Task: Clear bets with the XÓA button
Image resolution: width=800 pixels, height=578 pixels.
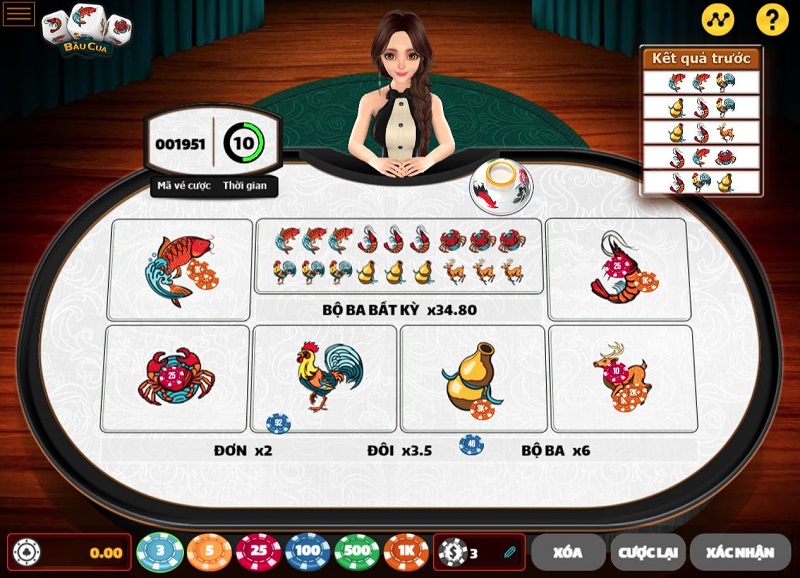Action: click(x=568, y=552)
